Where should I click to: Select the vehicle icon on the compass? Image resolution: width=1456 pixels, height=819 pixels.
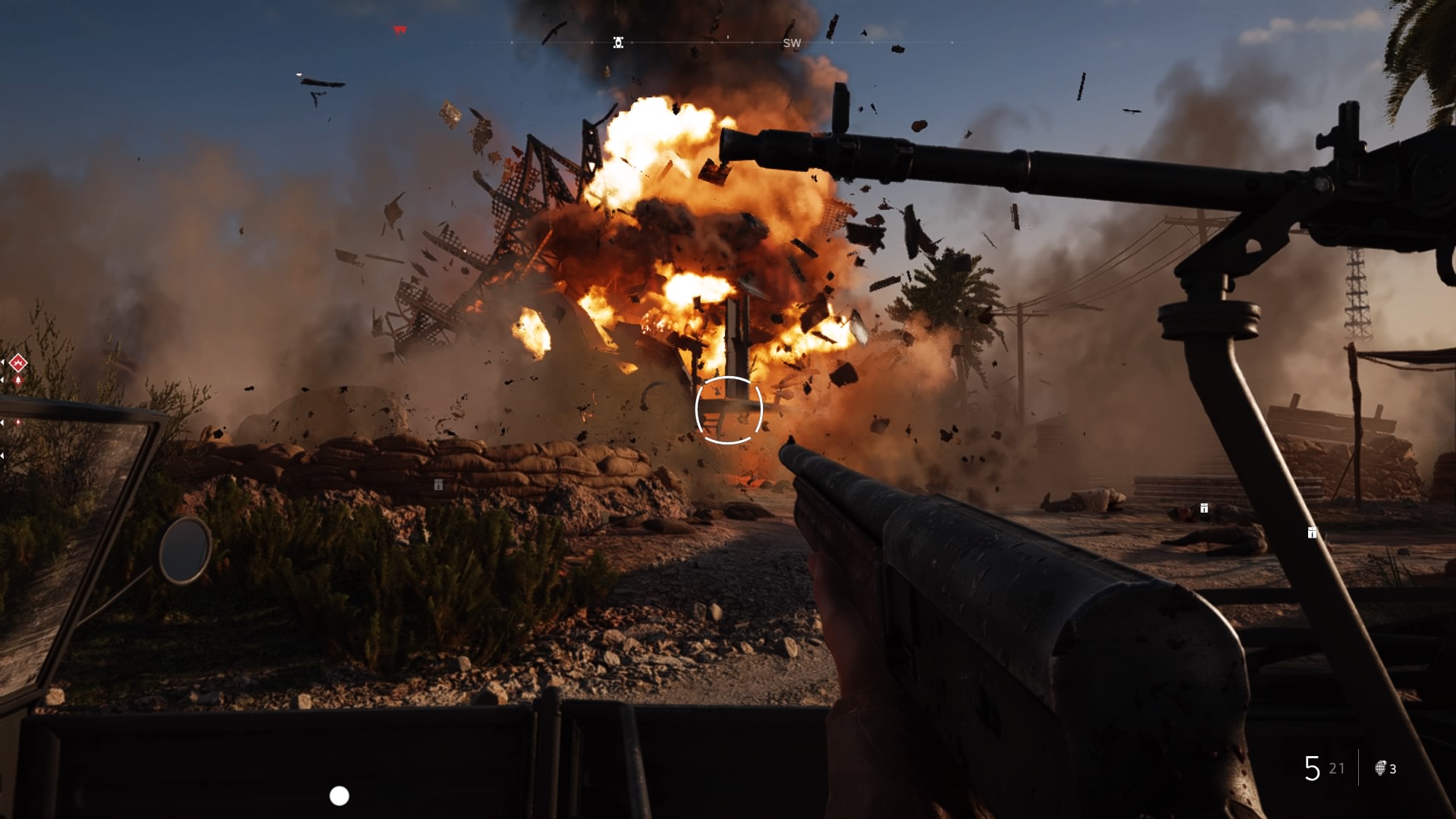click(x=618, y=42)
